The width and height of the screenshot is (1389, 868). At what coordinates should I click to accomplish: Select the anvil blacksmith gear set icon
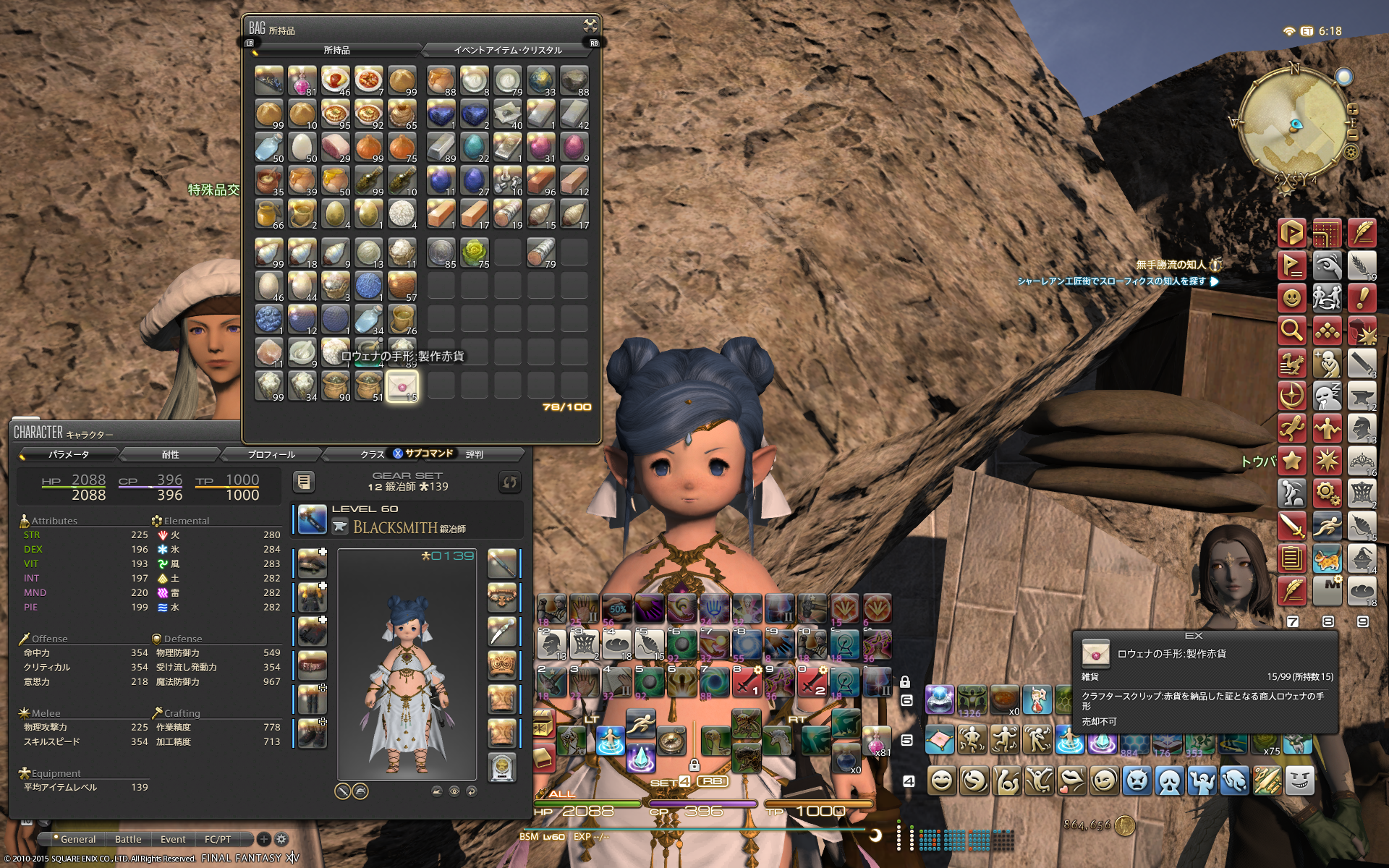(x=1361, y=396)
